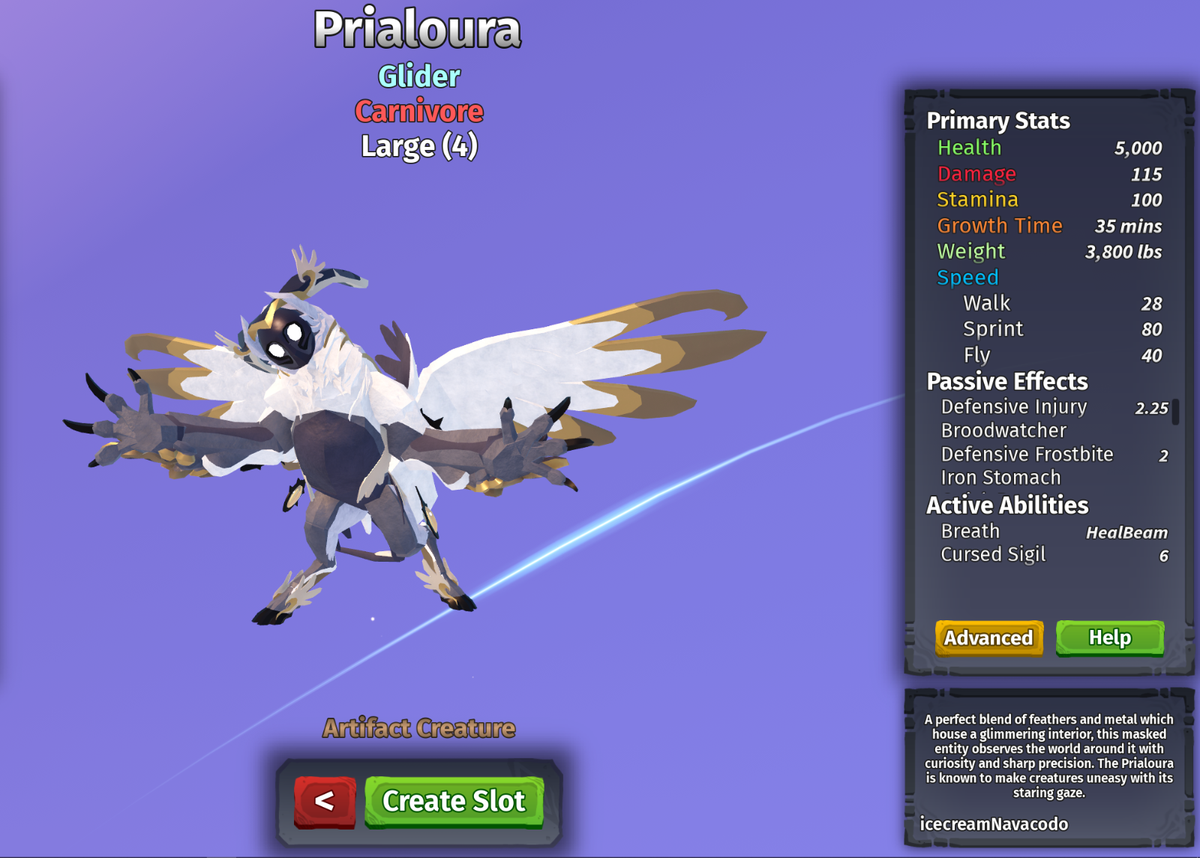Click the passive effects list scrollbar
Image resolution: width=1200 pixels, height=858 pixels.
1176,412
